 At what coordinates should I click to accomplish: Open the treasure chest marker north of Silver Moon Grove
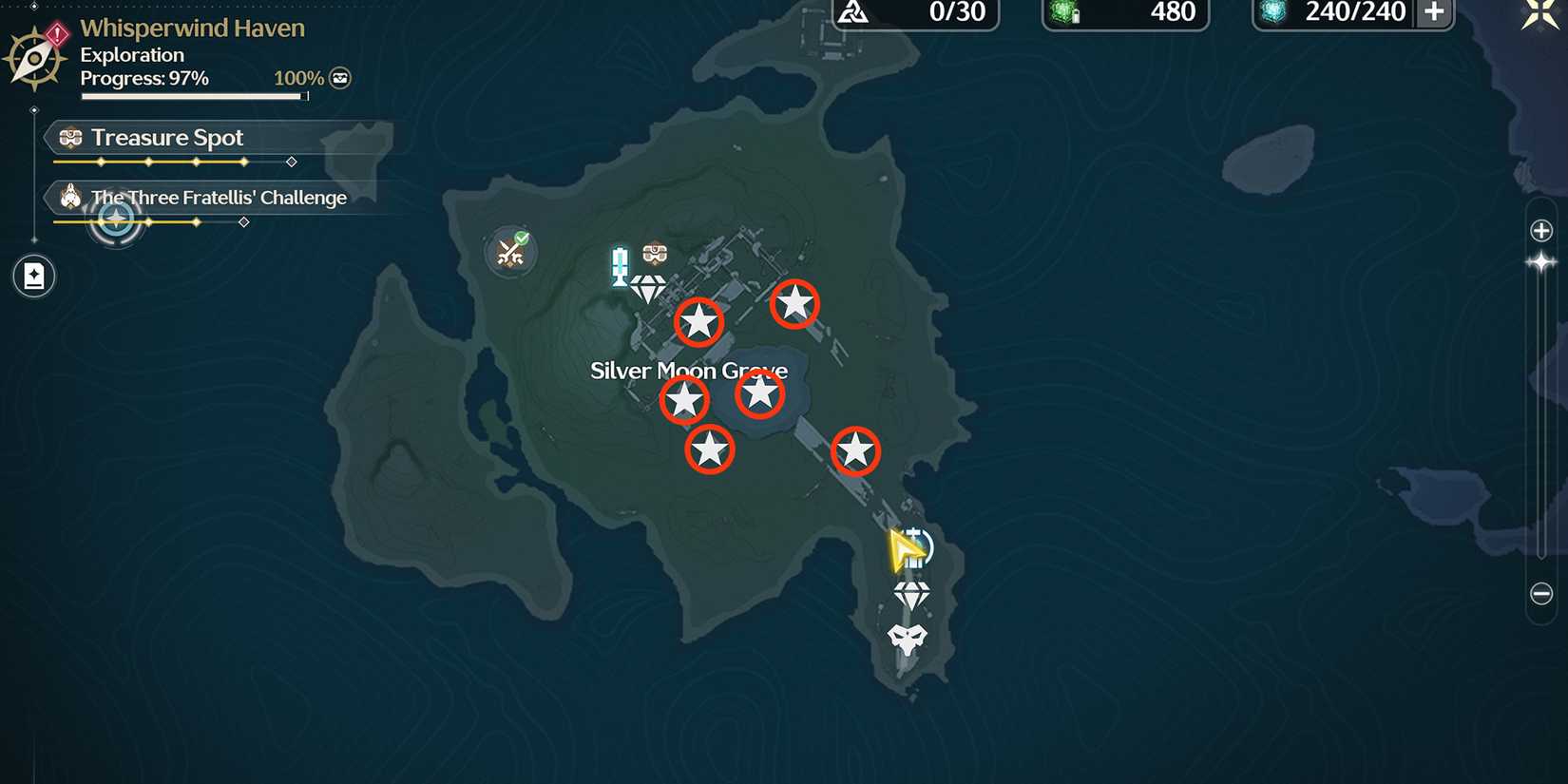(655, 254)
